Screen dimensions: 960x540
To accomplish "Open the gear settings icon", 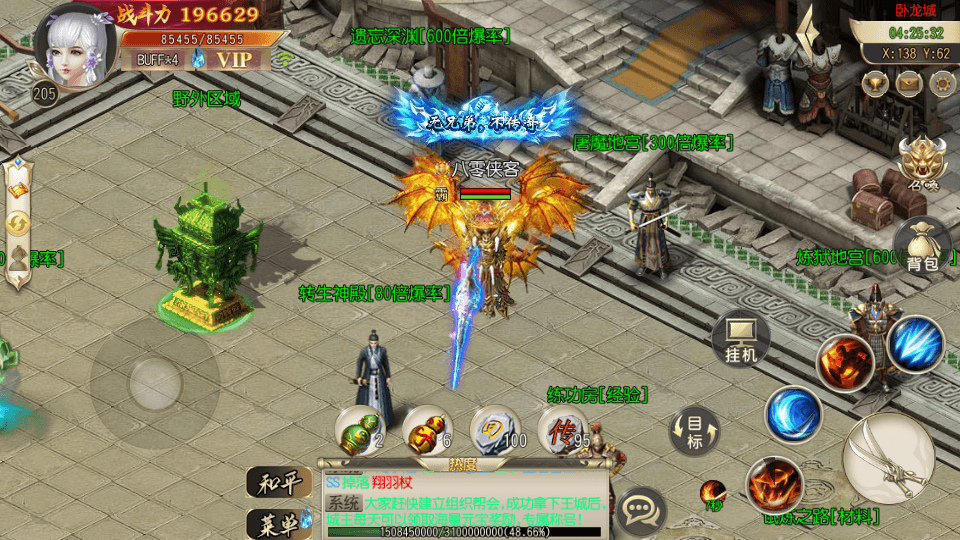I will (940, 83).
